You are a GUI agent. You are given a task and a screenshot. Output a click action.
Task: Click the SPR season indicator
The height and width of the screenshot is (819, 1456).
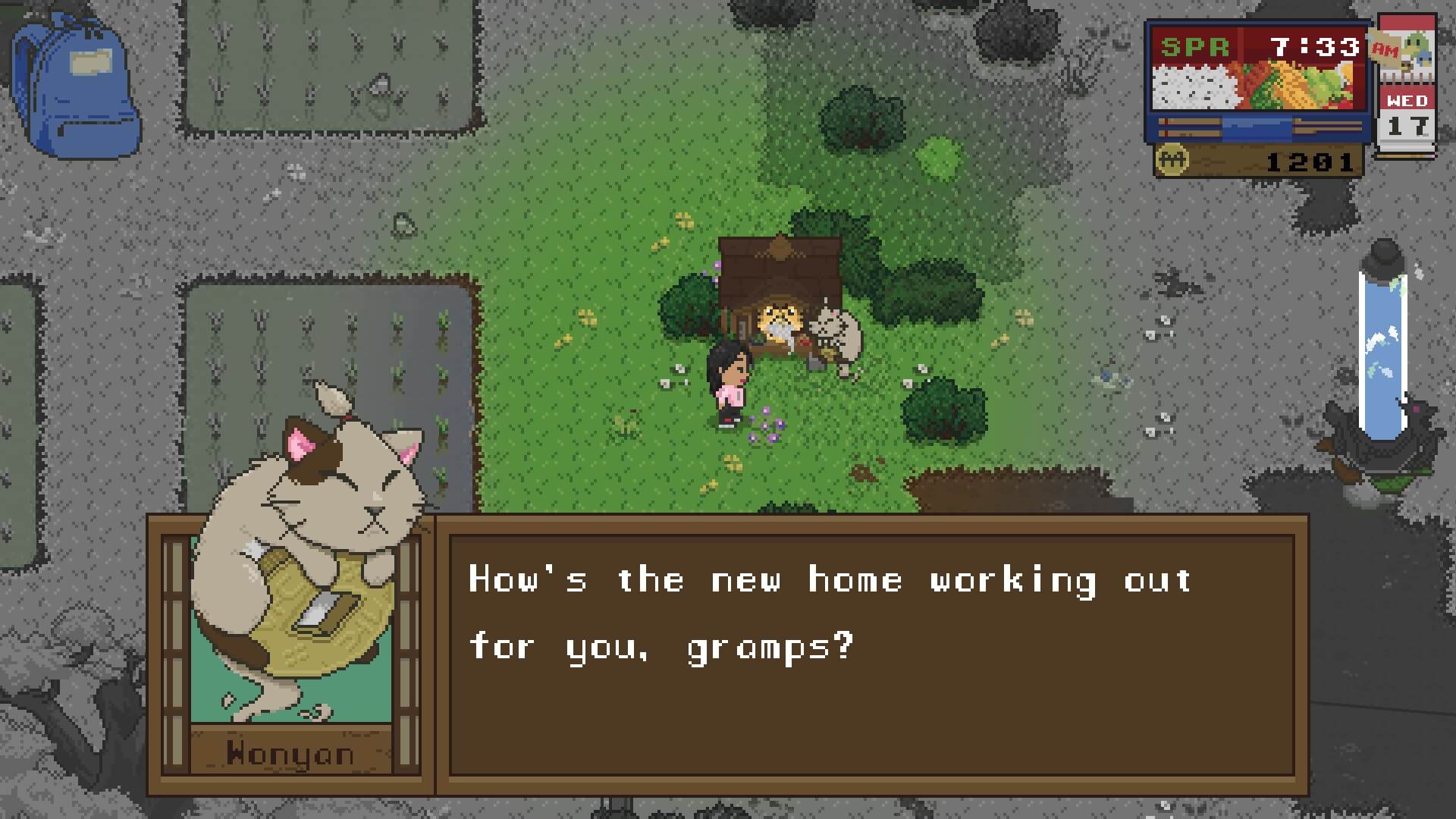click(x=1195, y=47)
